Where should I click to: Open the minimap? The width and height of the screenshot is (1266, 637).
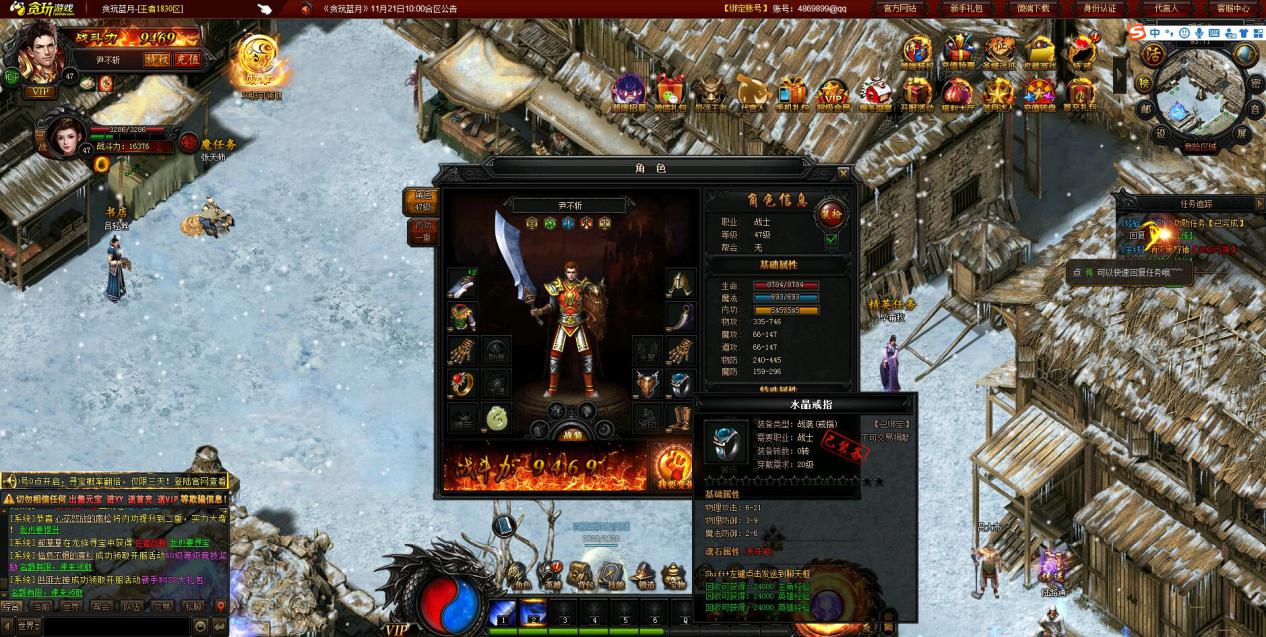(1199, 96)
